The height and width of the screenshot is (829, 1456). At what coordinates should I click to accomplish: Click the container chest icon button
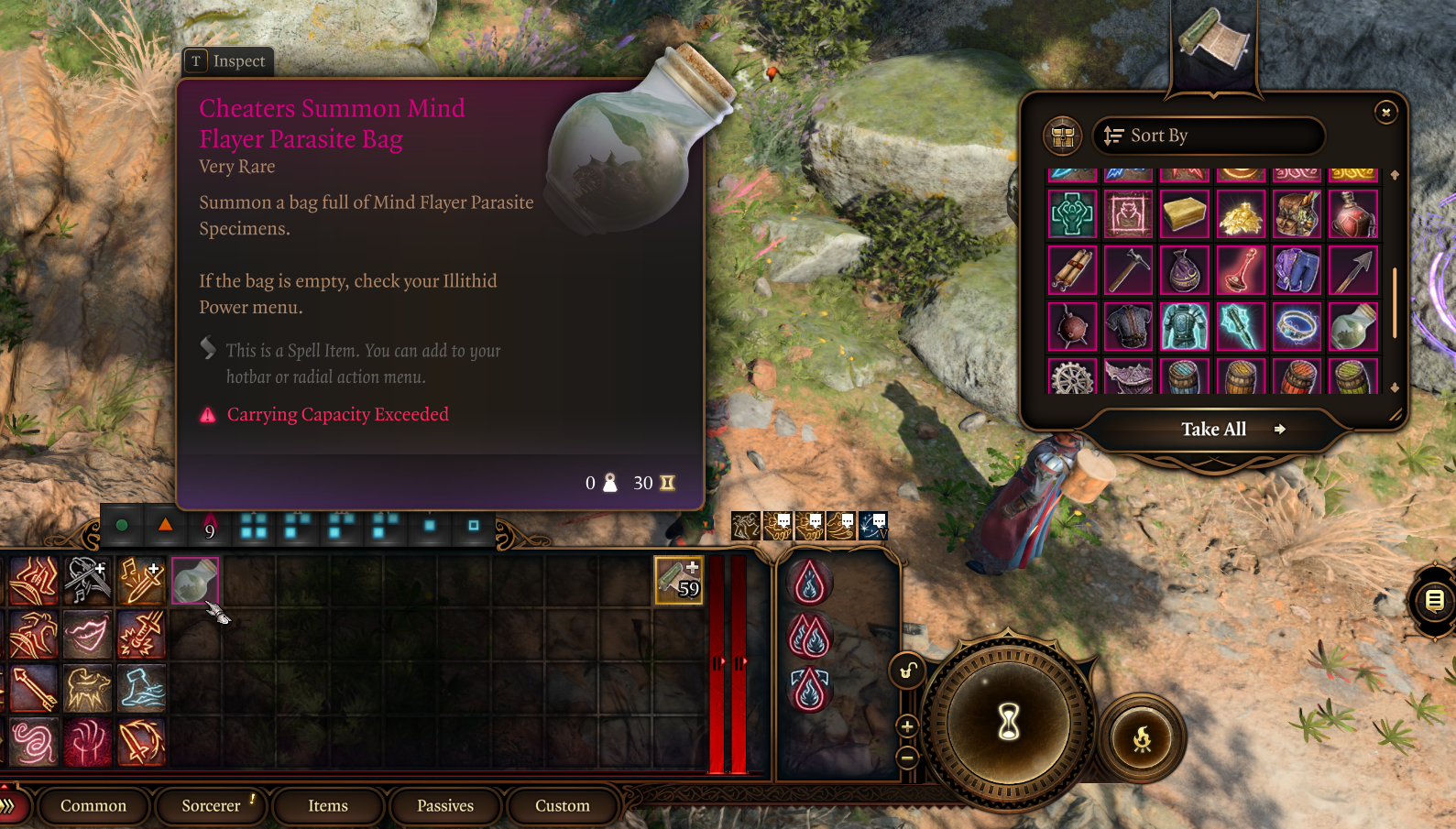[1063, 136]
